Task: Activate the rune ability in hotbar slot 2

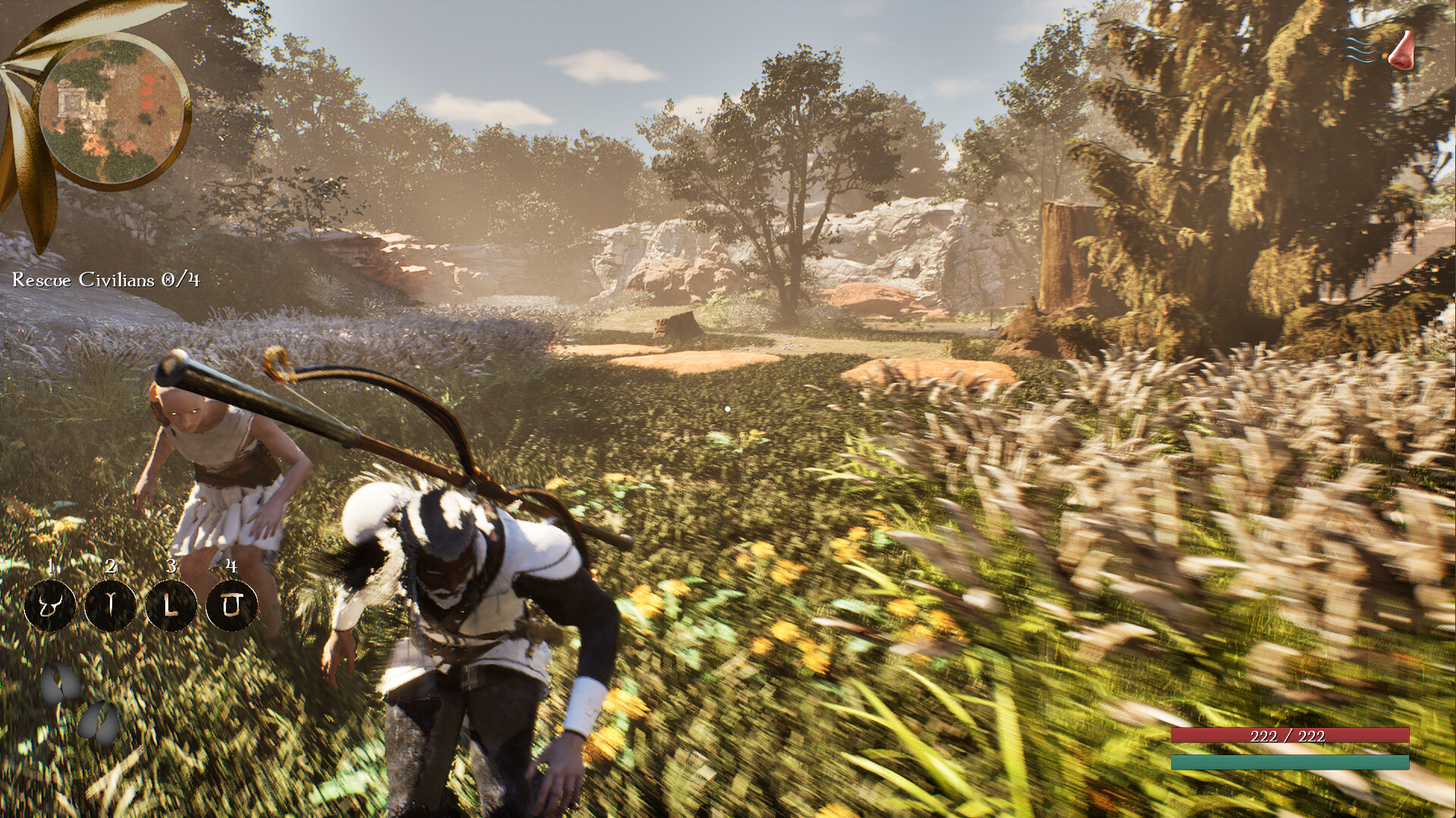Action: (111, 606)
